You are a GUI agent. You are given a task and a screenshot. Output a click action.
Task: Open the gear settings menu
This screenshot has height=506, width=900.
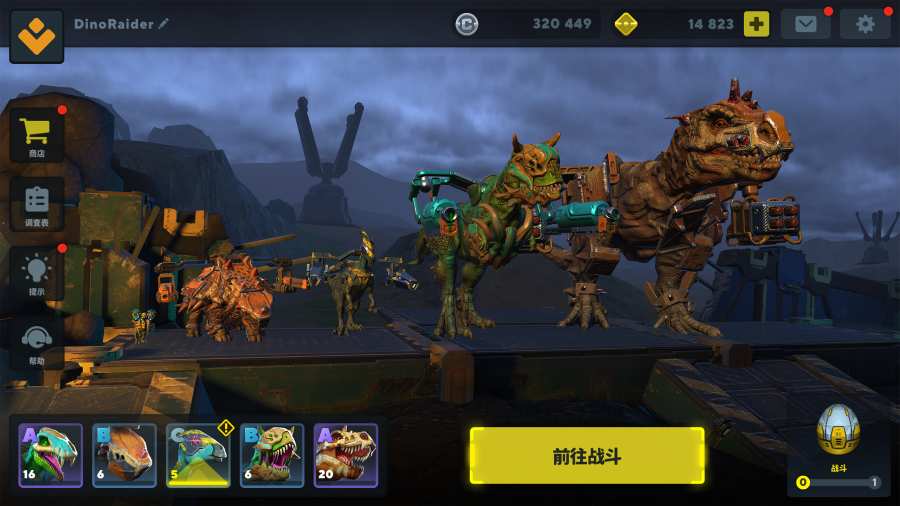pyautogui.click(x=865, y=24)
